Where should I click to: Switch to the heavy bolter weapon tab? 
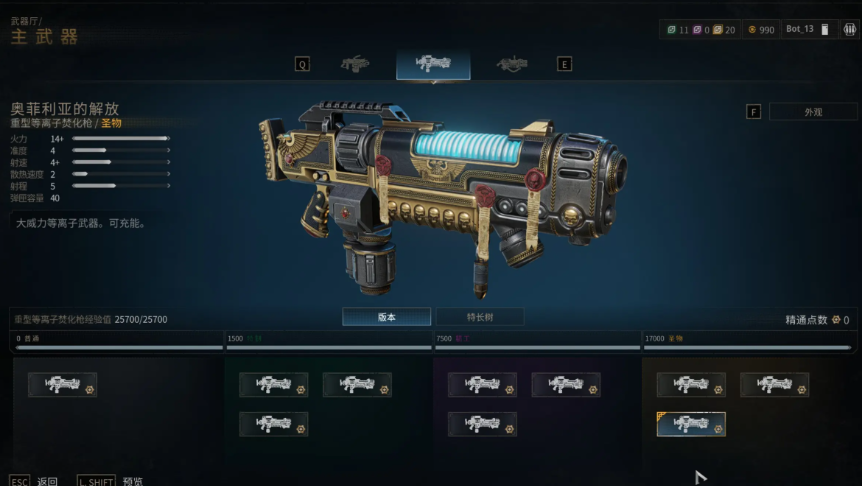(x=355, y=64)
